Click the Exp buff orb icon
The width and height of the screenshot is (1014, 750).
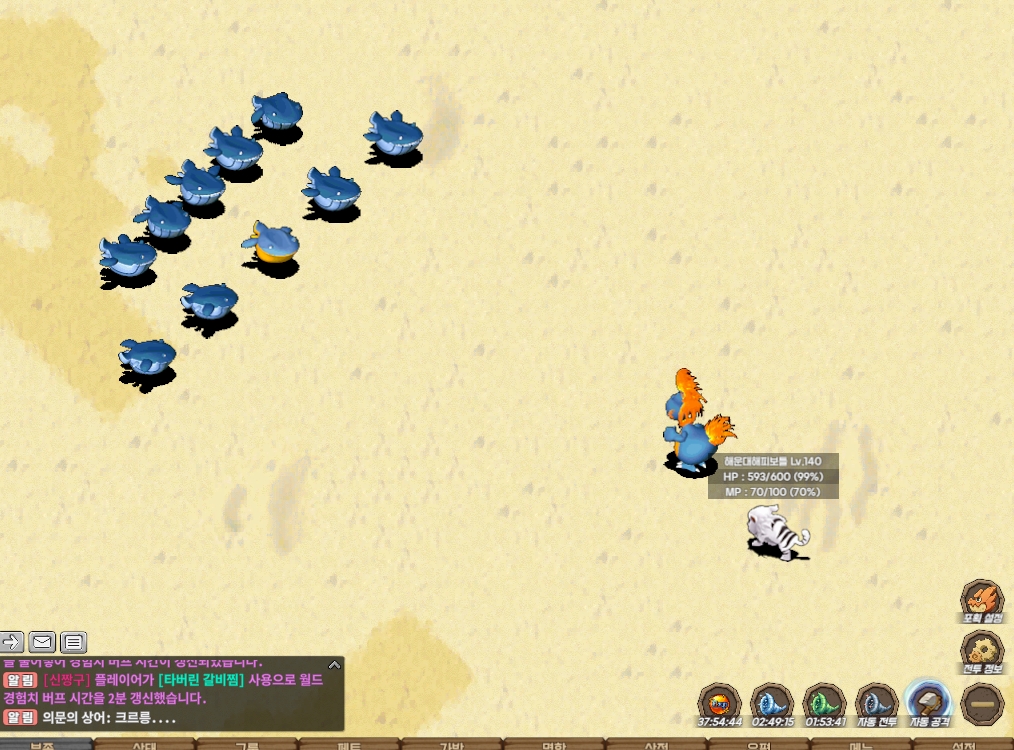[x=719, y=702]
